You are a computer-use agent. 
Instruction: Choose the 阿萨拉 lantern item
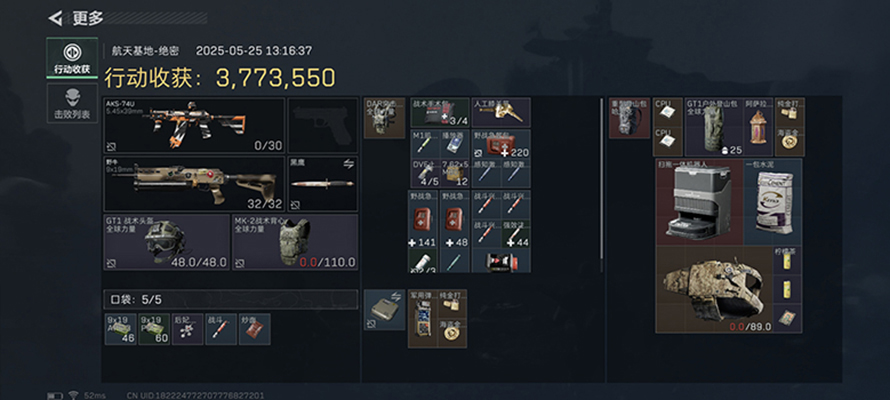click(758, 127)
